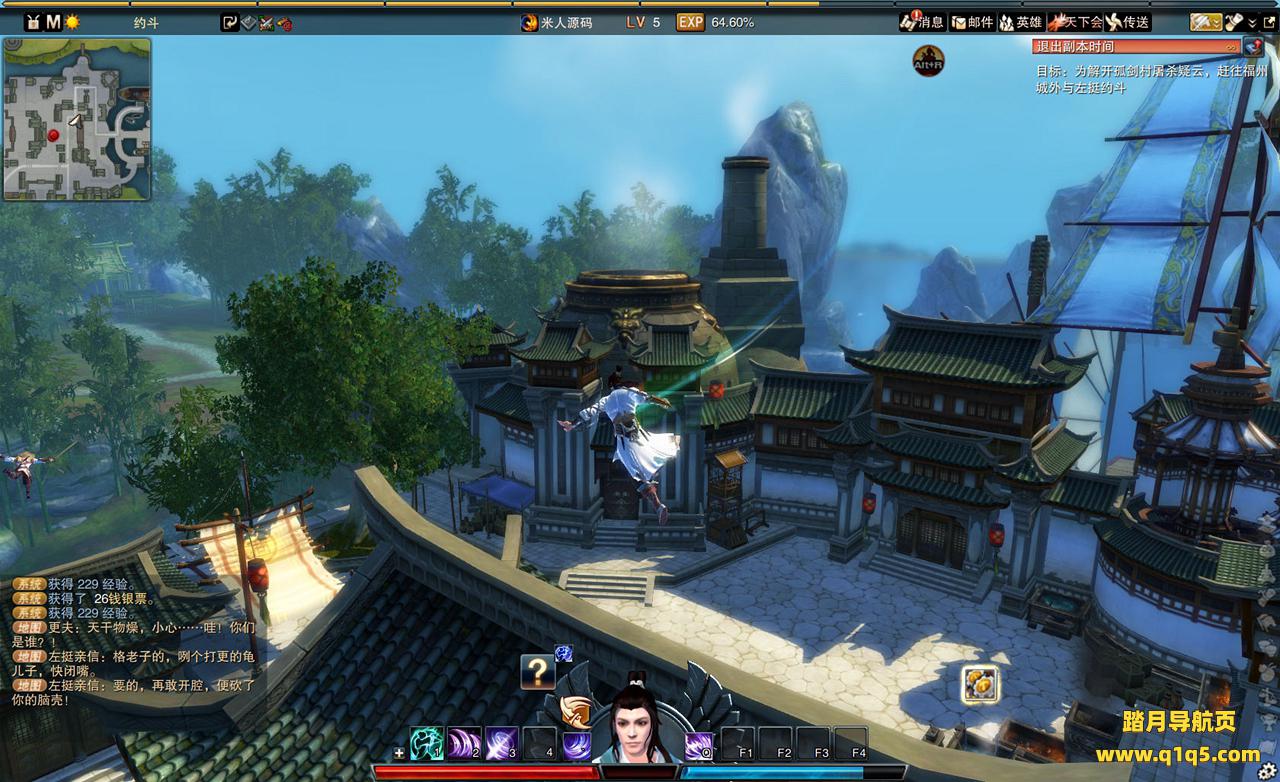The height and width of the screenshot is (782, 1280).
Task: Click the minimap in the corner
Action: click(77, 119)
